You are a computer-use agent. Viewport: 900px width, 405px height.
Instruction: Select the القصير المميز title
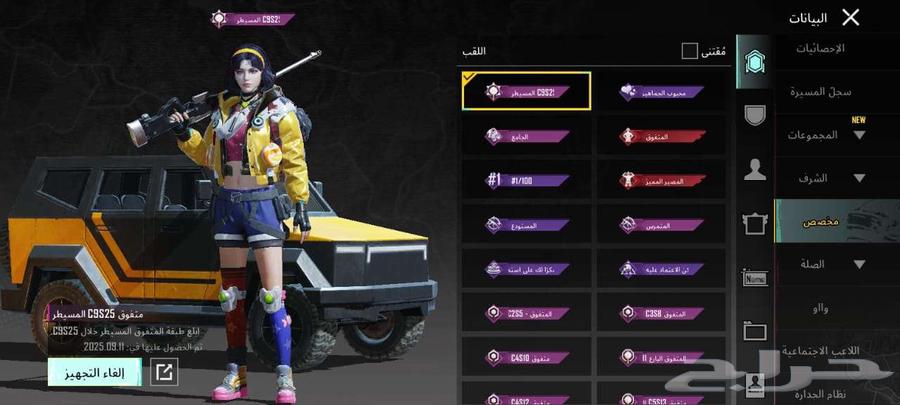(x=662, y=180)
